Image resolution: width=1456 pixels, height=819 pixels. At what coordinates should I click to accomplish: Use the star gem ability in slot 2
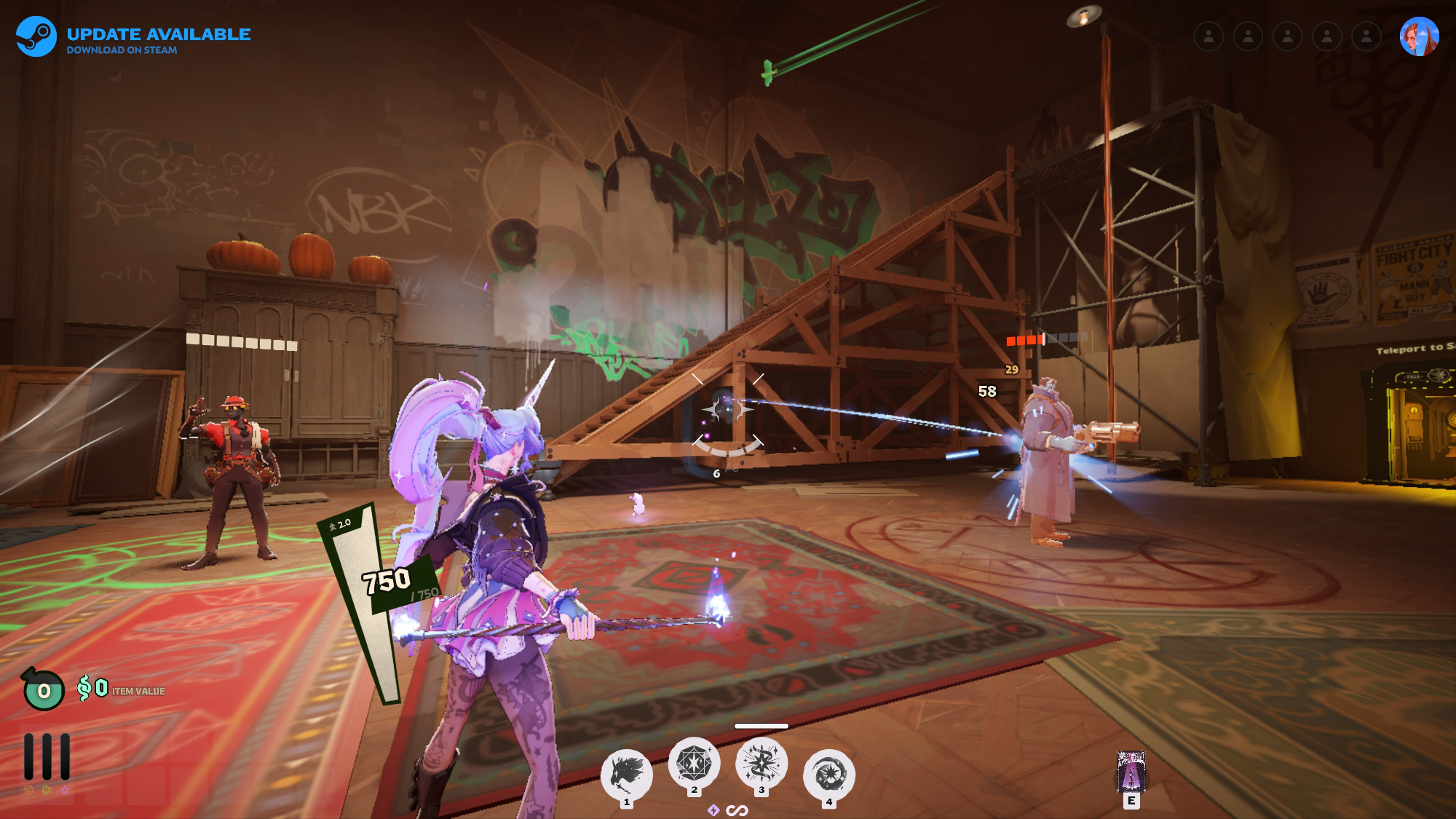tap(694, 763)
